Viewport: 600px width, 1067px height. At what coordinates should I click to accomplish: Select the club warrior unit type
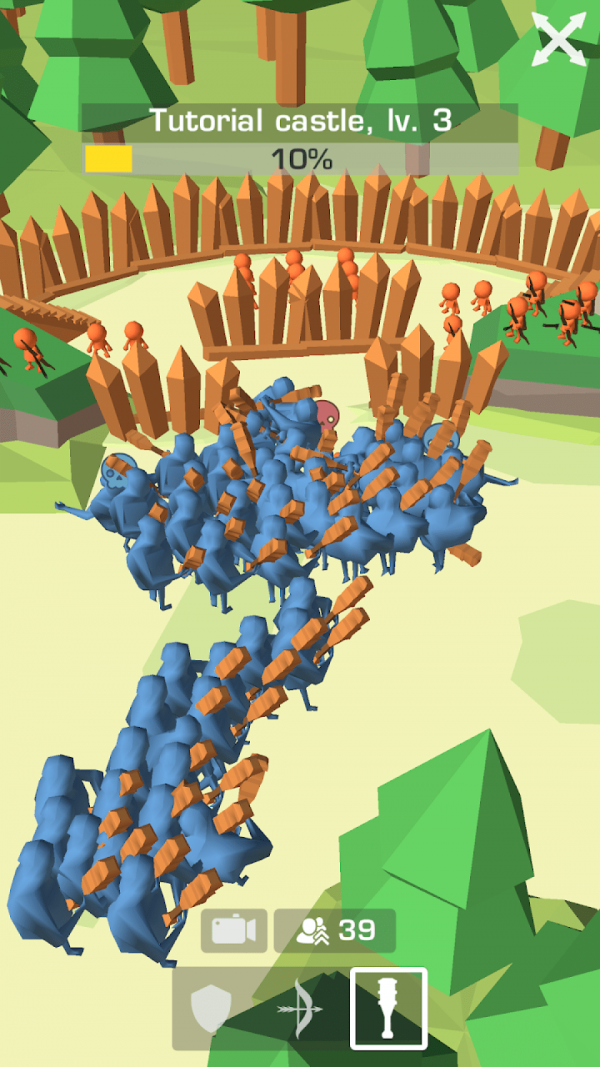[x=389, y=1008]
